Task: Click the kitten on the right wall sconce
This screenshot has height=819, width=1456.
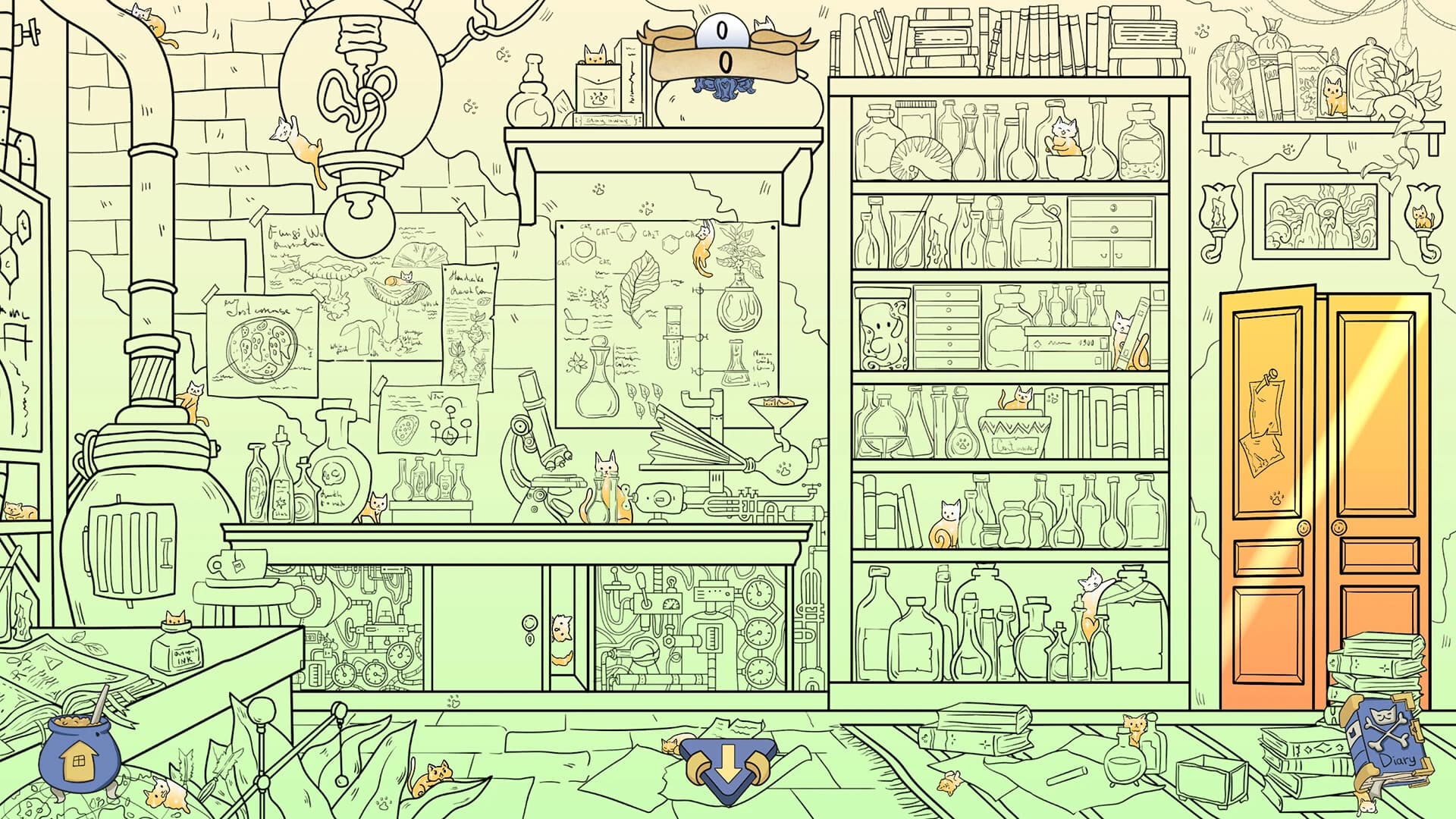Action: pos(1423,216)
